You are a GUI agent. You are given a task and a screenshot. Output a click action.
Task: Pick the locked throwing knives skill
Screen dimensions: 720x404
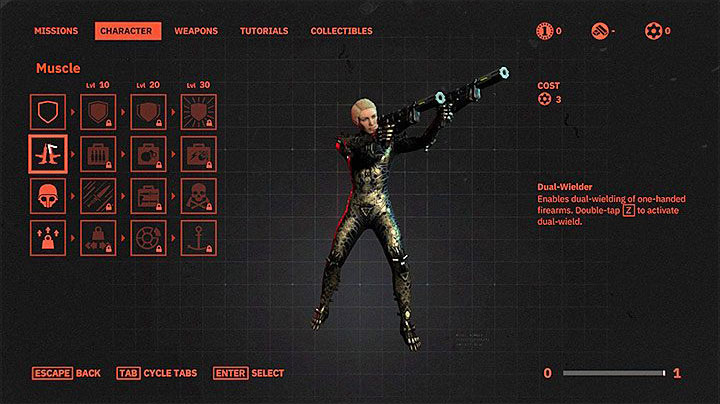(x=99, y=196)
